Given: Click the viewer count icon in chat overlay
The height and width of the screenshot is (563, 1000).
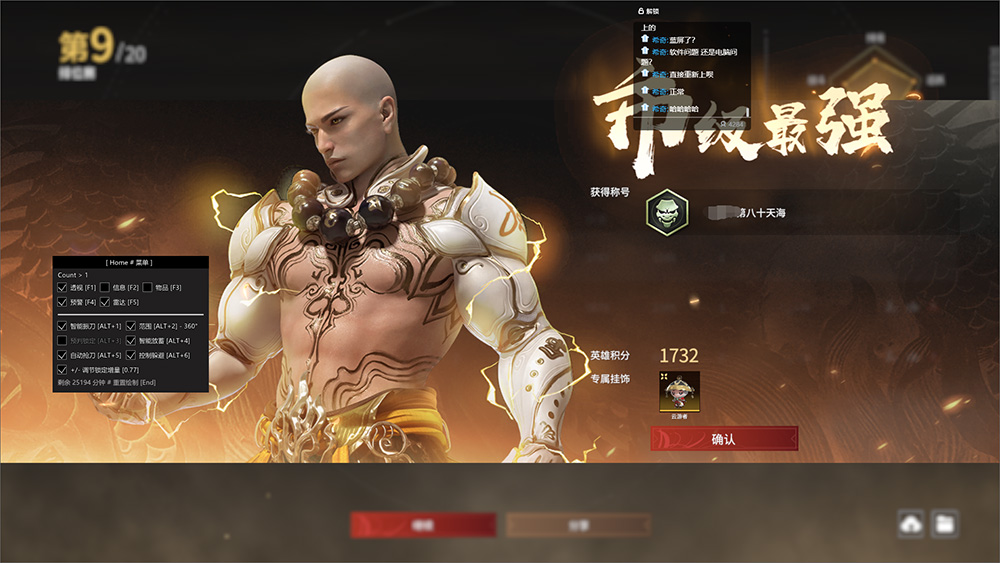Looking at the screenshot, I should pos(722,124).
